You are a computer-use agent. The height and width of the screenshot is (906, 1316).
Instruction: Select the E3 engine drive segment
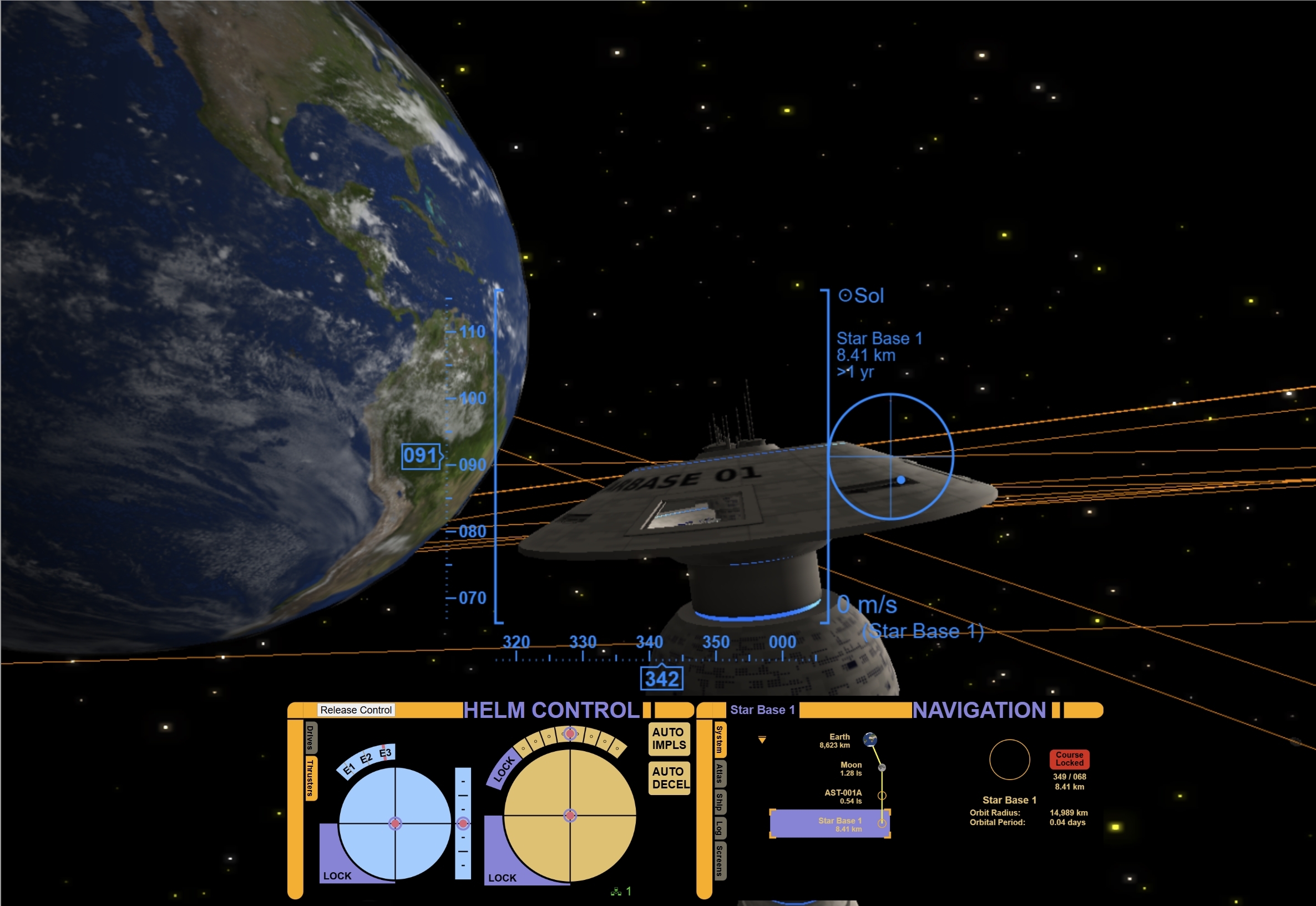point(385,754)
